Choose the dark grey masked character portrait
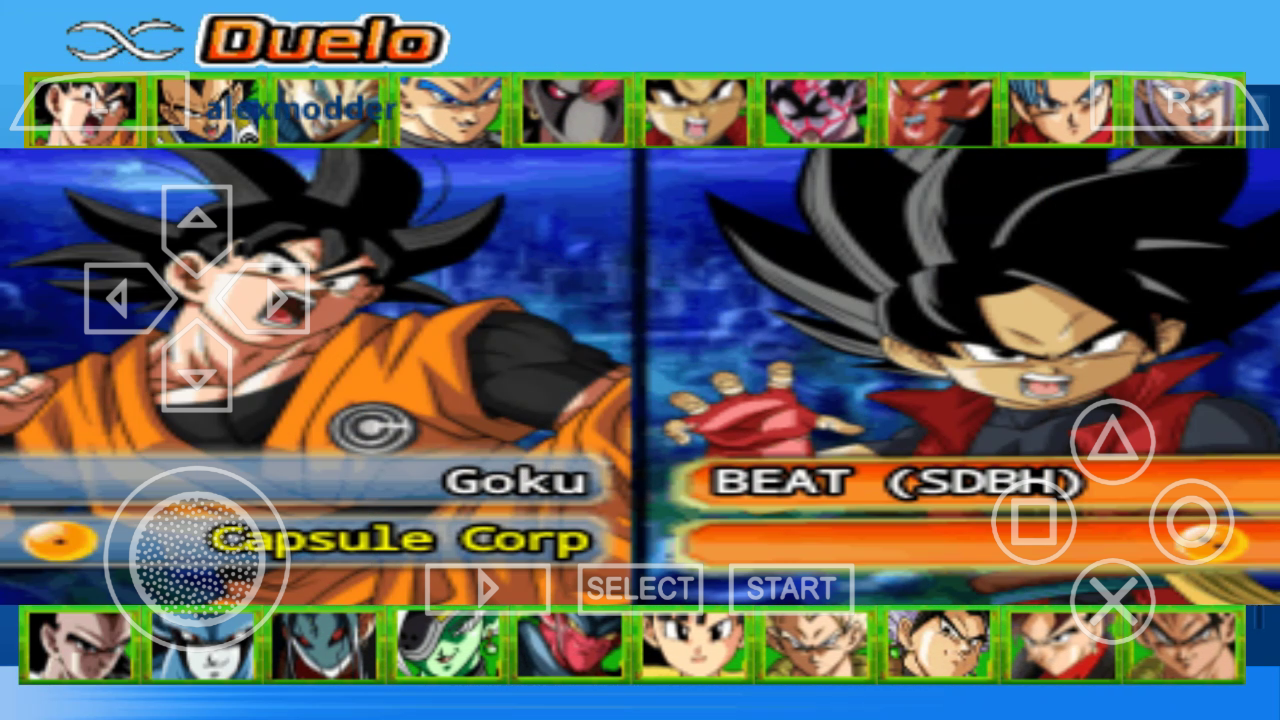This screenshot has width=1280, height=720. (x=573, y=110)
